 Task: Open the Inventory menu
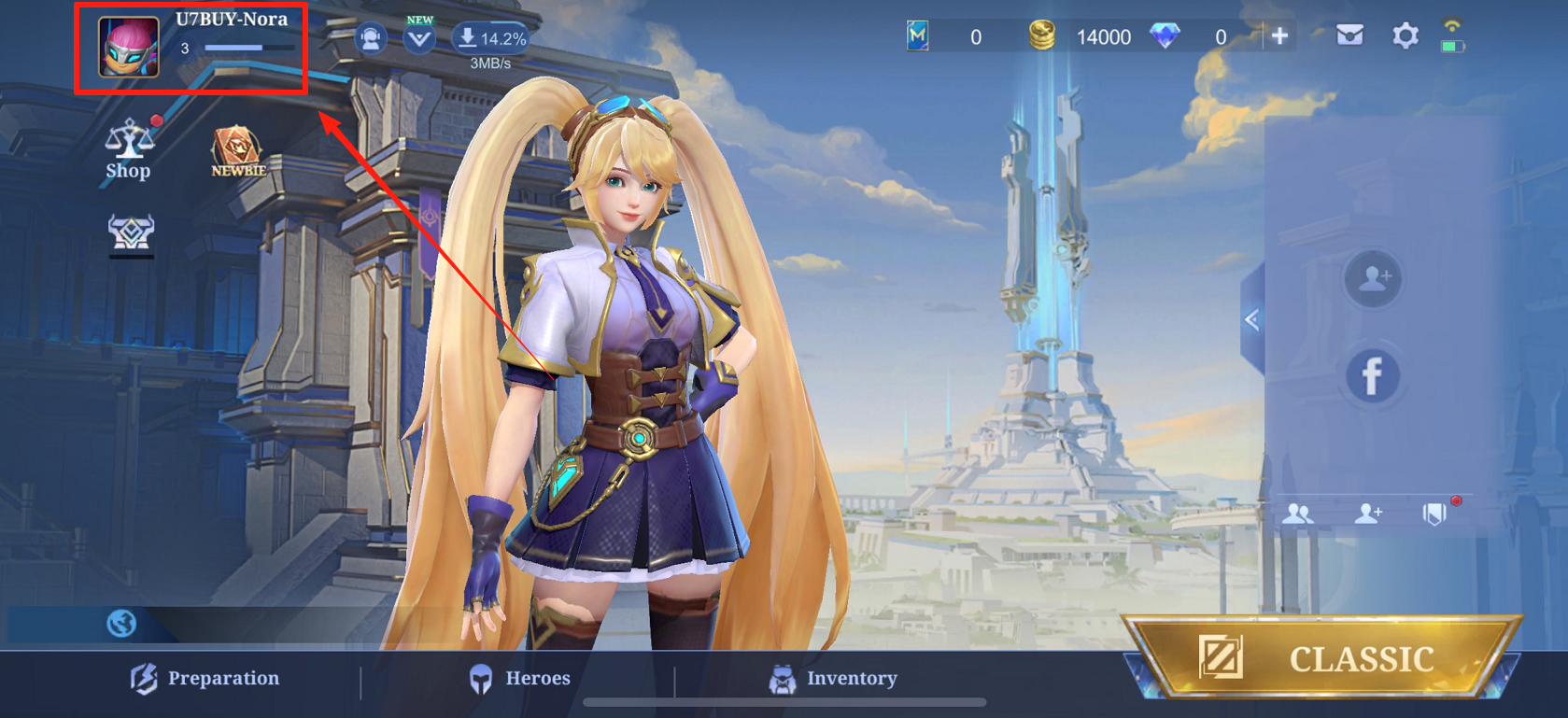[833, 679]
